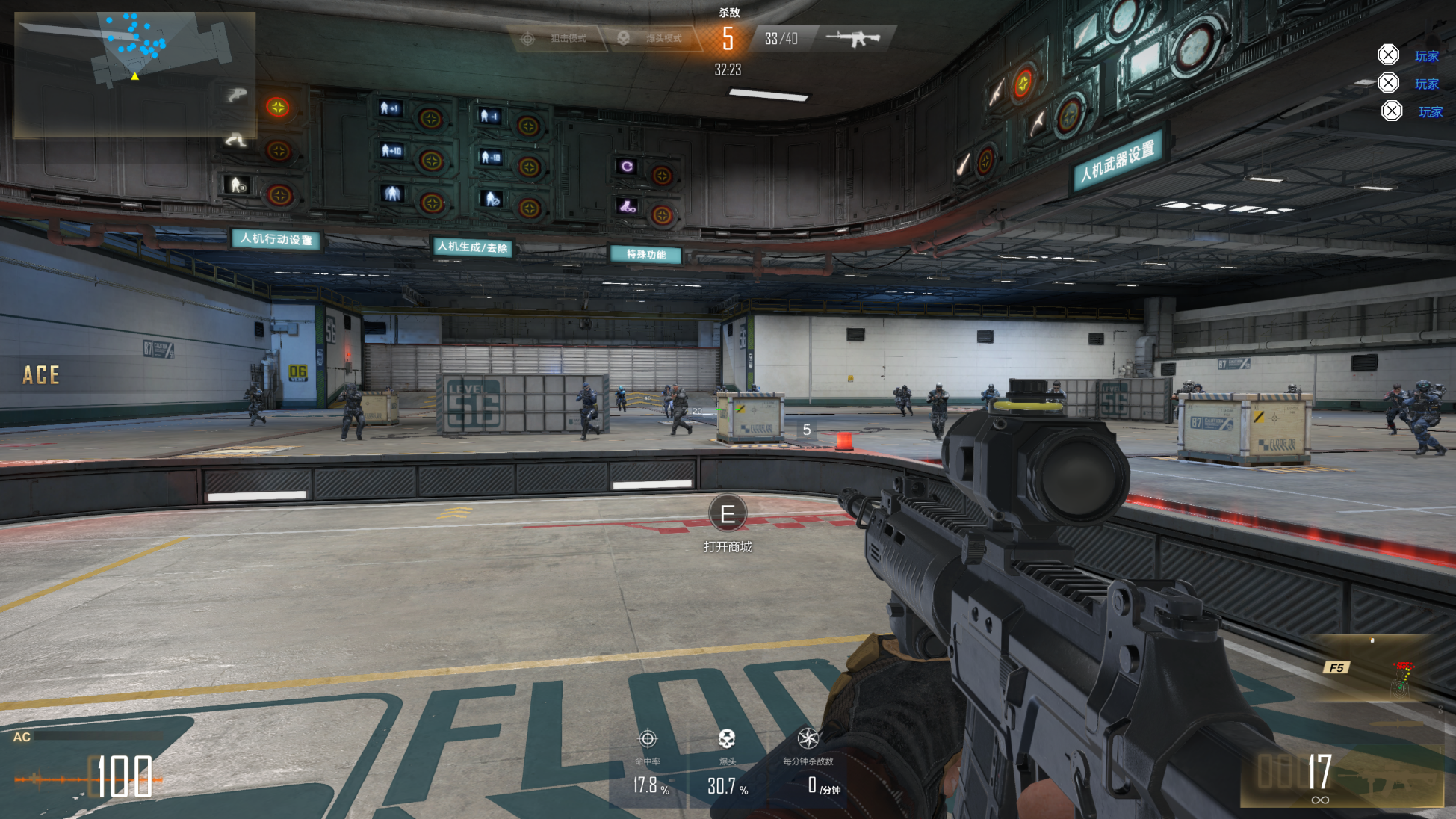Click the white rifle icon beside 33/40
Screen dimensions: 1456x819
[854, 38]
